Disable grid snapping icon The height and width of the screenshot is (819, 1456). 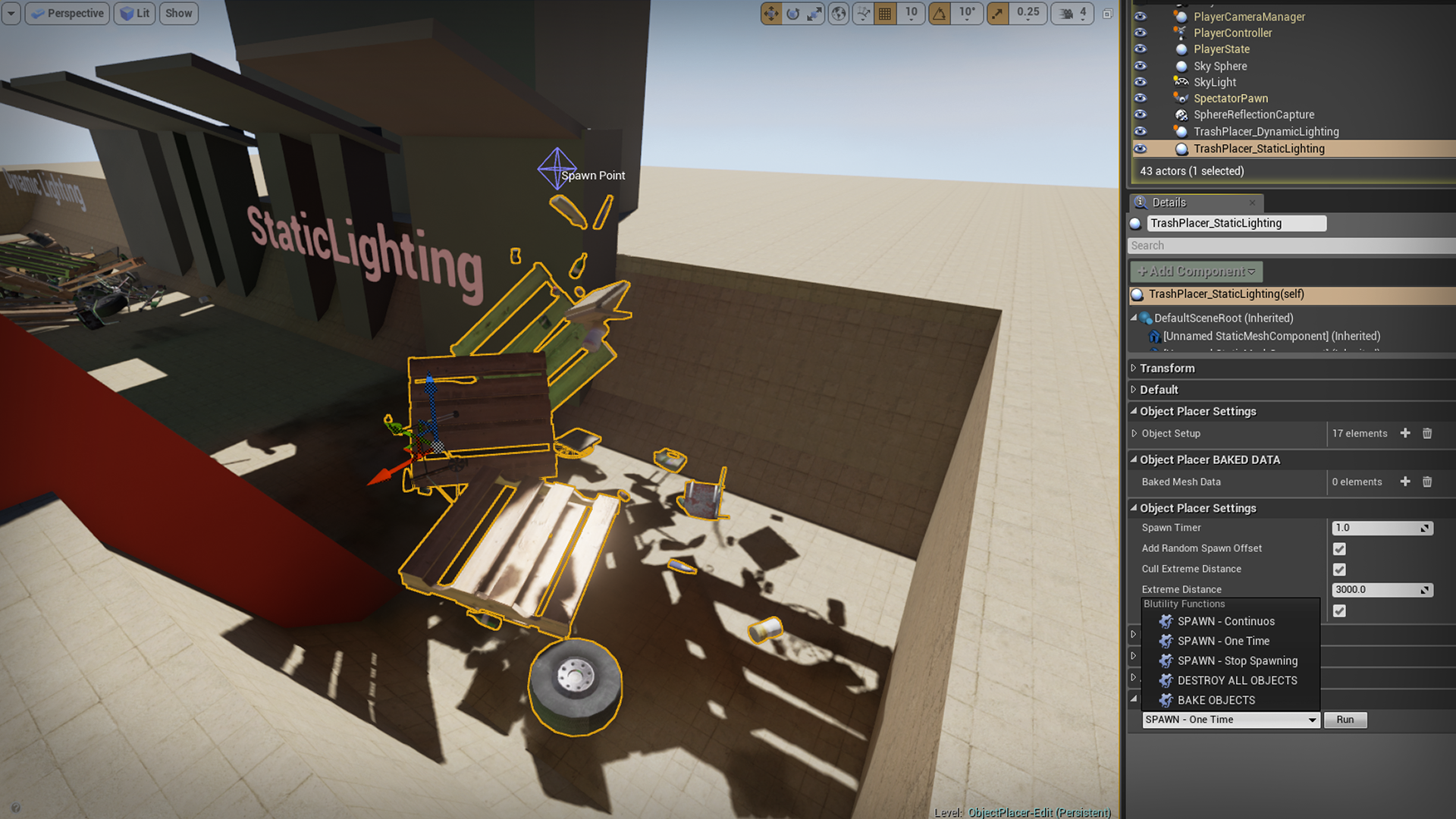pos(885,13)
